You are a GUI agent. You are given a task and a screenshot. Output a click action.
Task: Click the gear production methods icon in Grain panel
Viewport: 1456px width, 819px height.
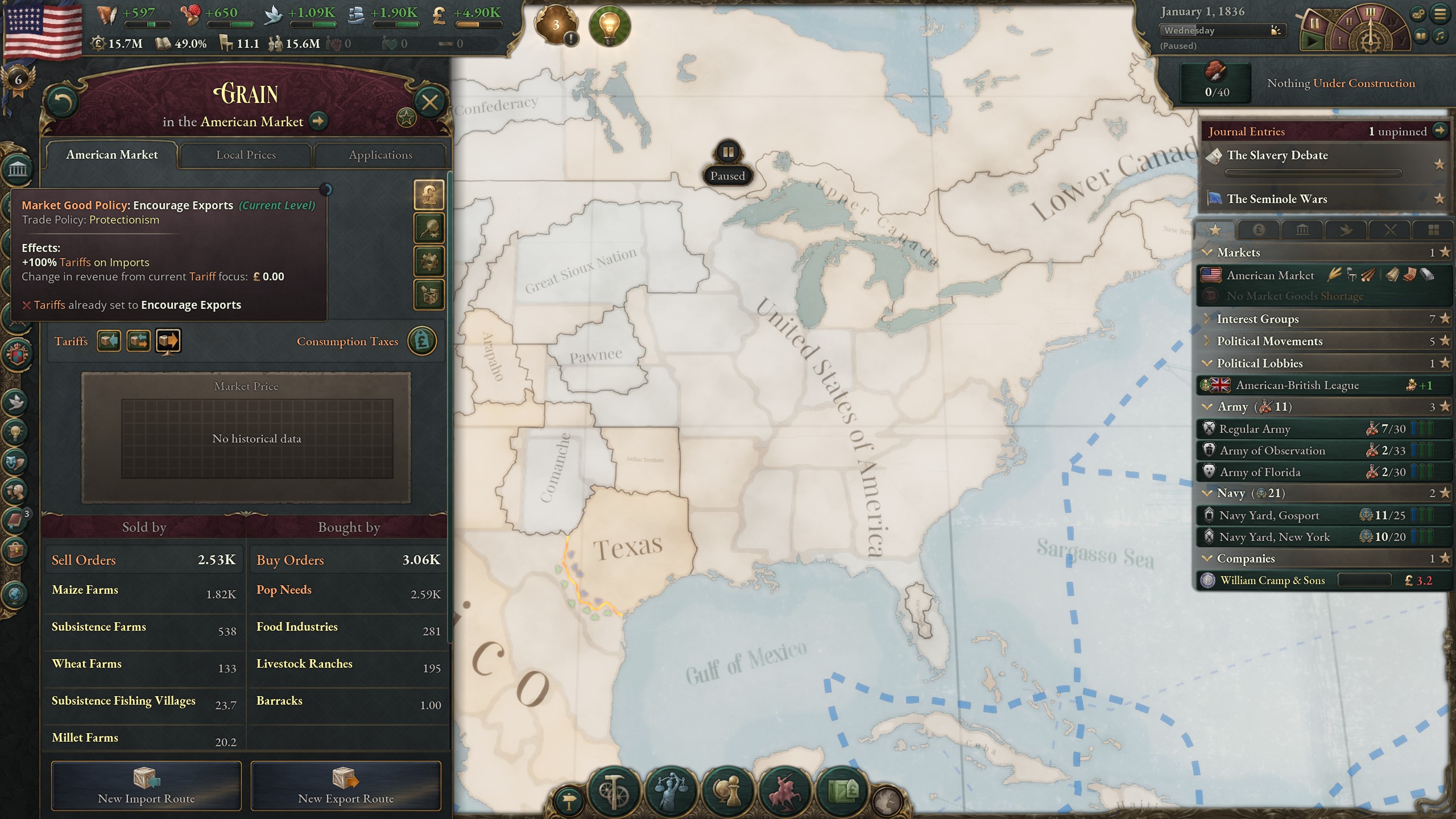point(430,262)
